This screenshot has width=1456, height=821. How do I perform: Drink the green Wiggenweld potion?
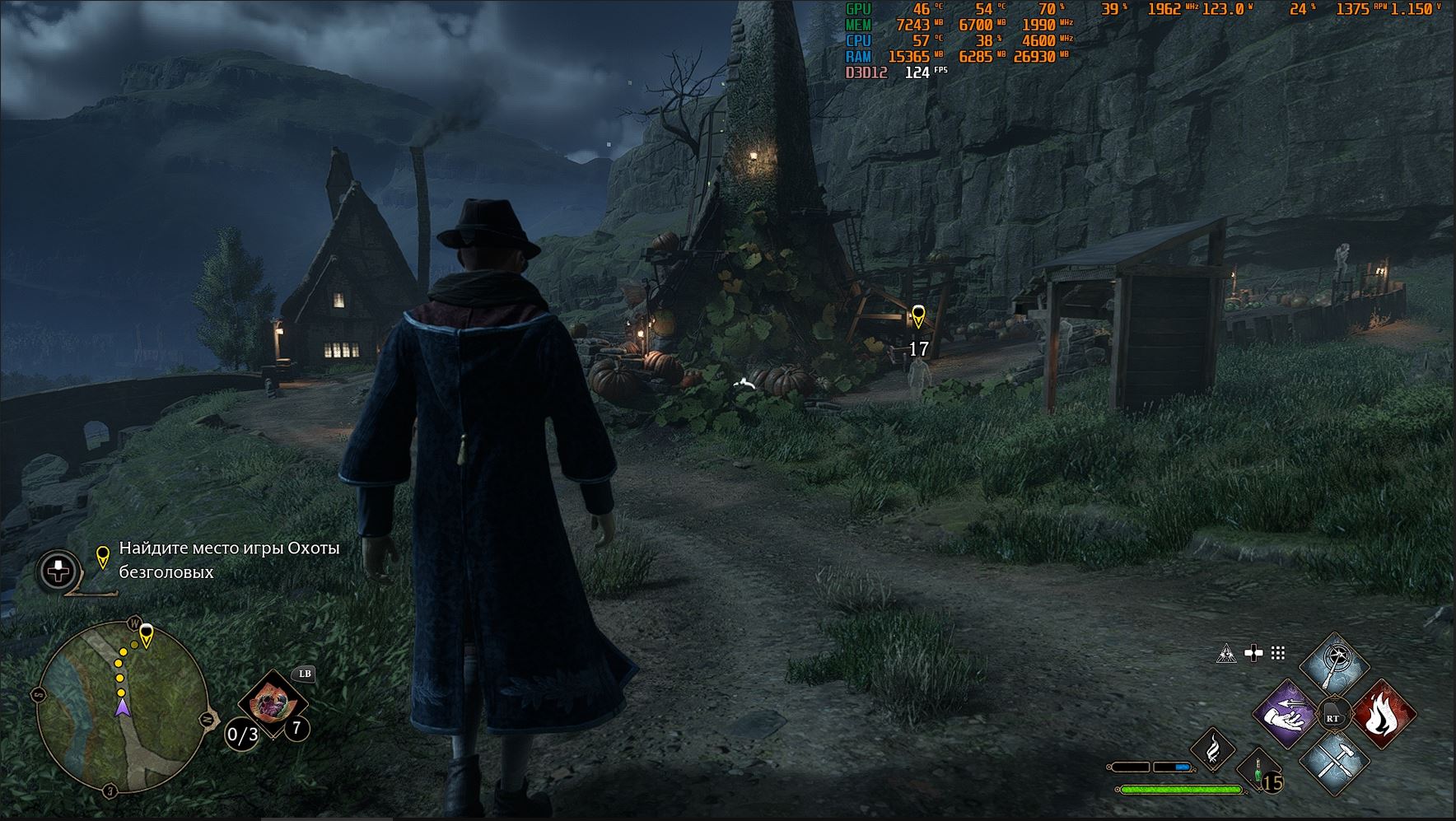(x=1258, y=772)
